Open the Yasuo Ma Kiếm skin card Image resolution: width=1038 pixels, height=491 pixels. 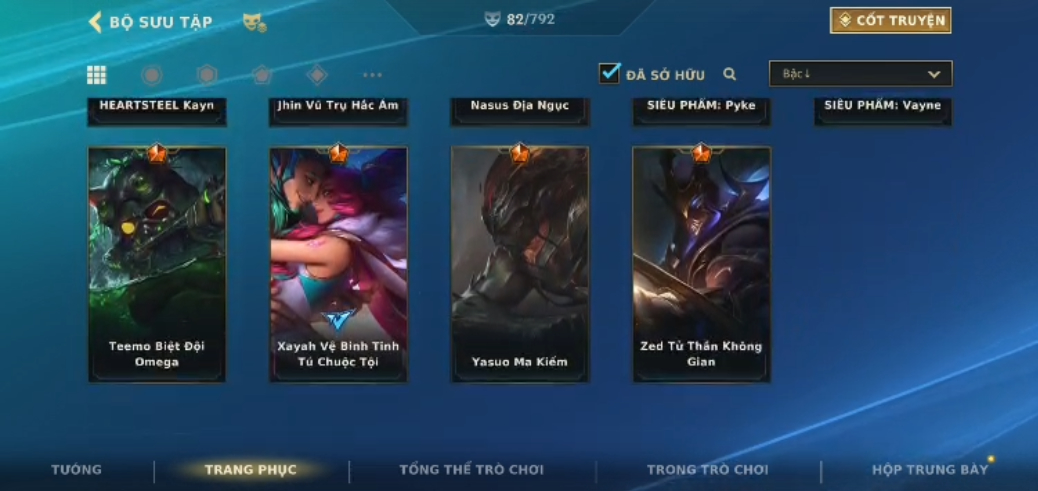[x=519, y=265]
